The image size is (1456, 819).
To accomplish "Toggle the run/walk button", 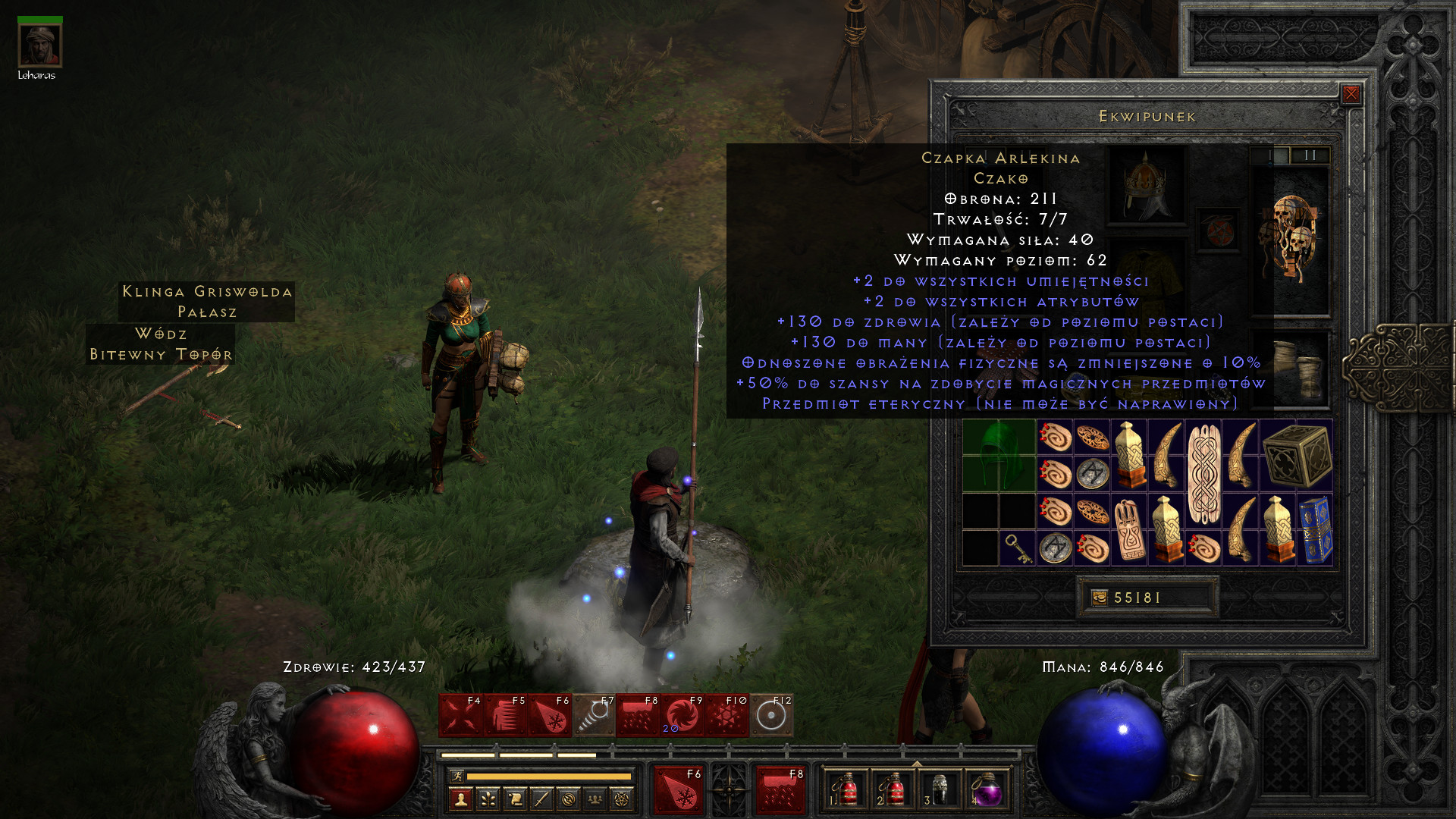I will pos(456,776).
